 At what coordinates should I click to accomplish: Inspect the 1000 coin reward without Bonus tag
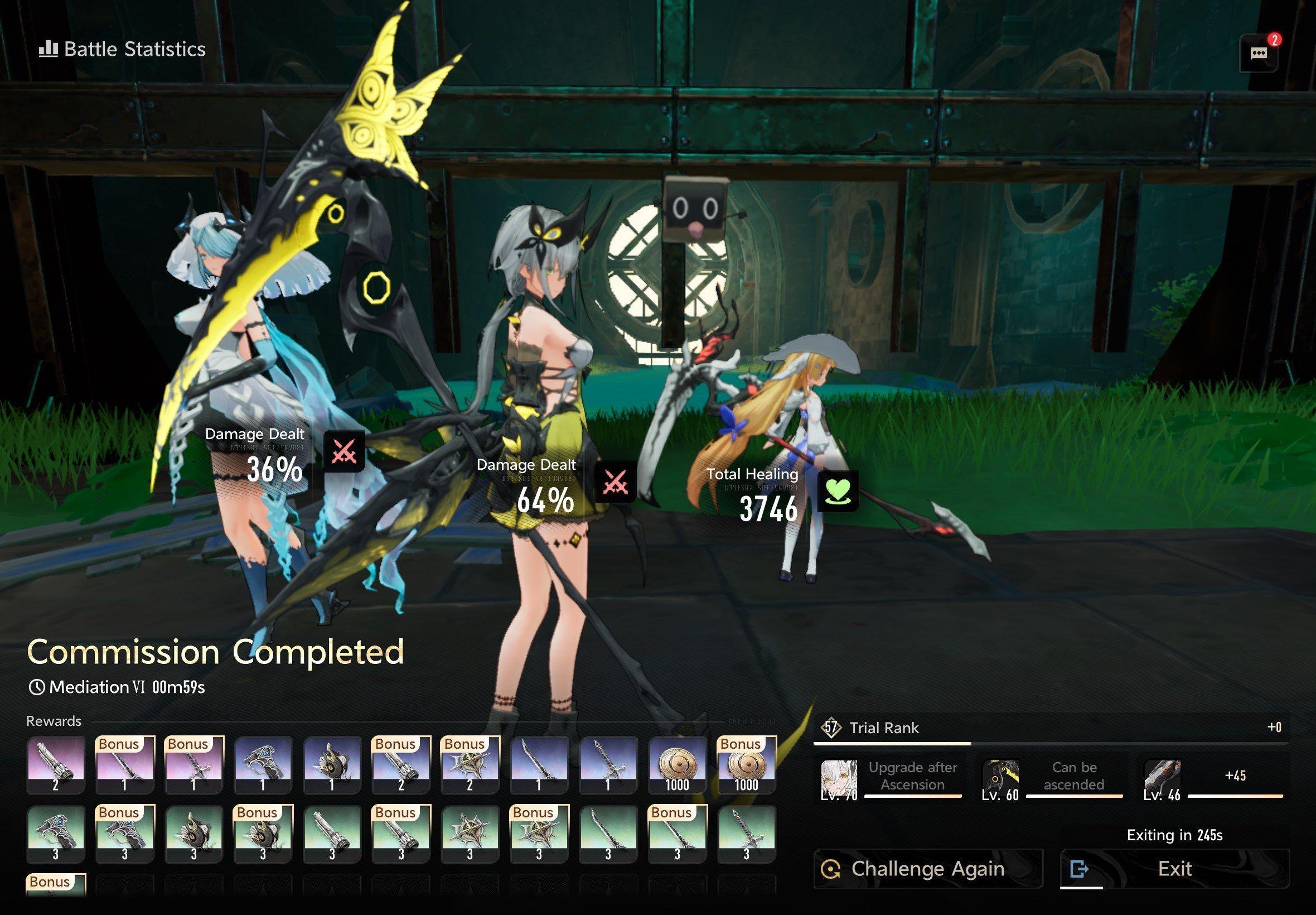pos(677,765)
